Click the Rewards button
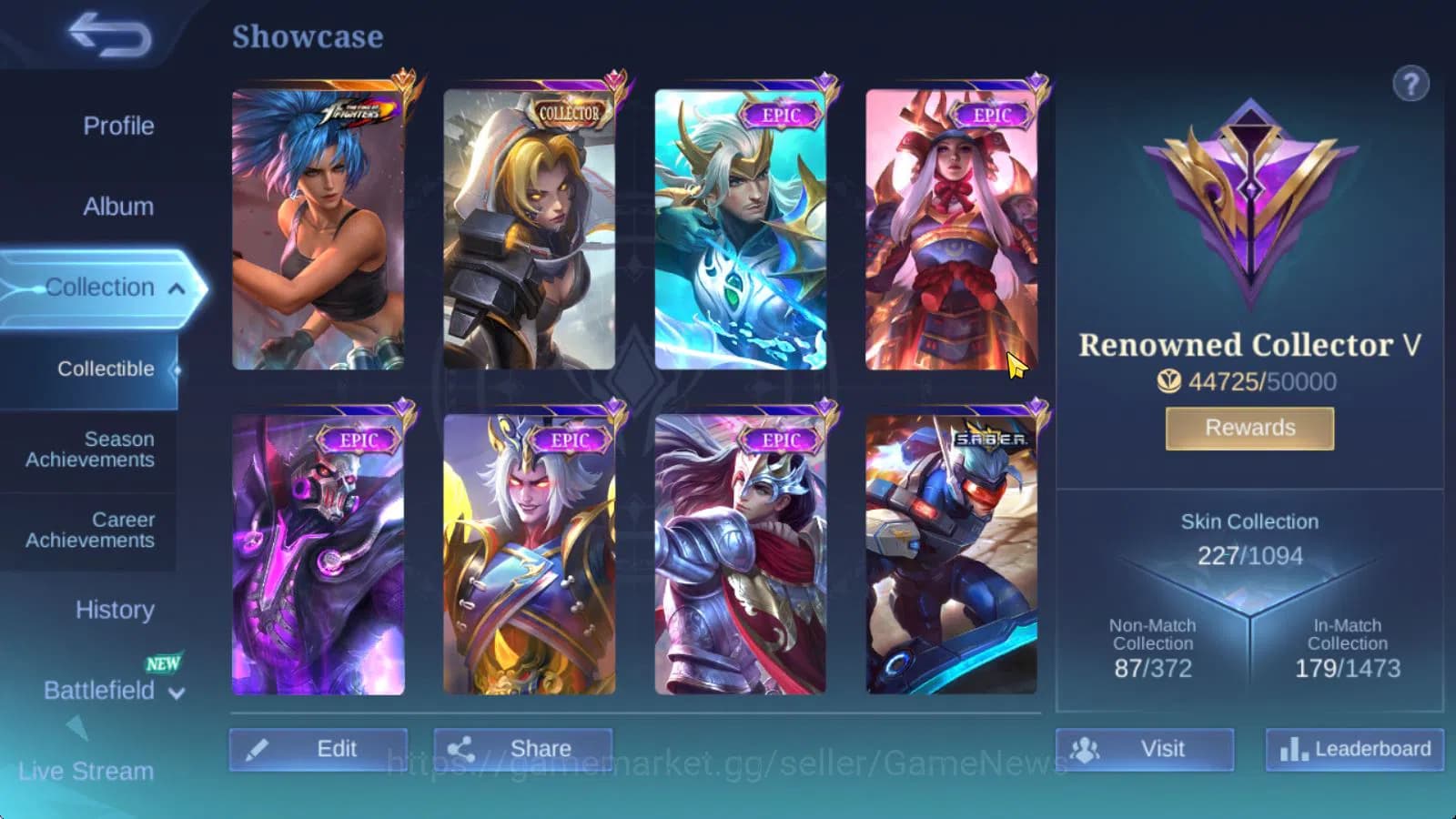The height and width of the screenshot is (819, 1456). click(1249, 427)
